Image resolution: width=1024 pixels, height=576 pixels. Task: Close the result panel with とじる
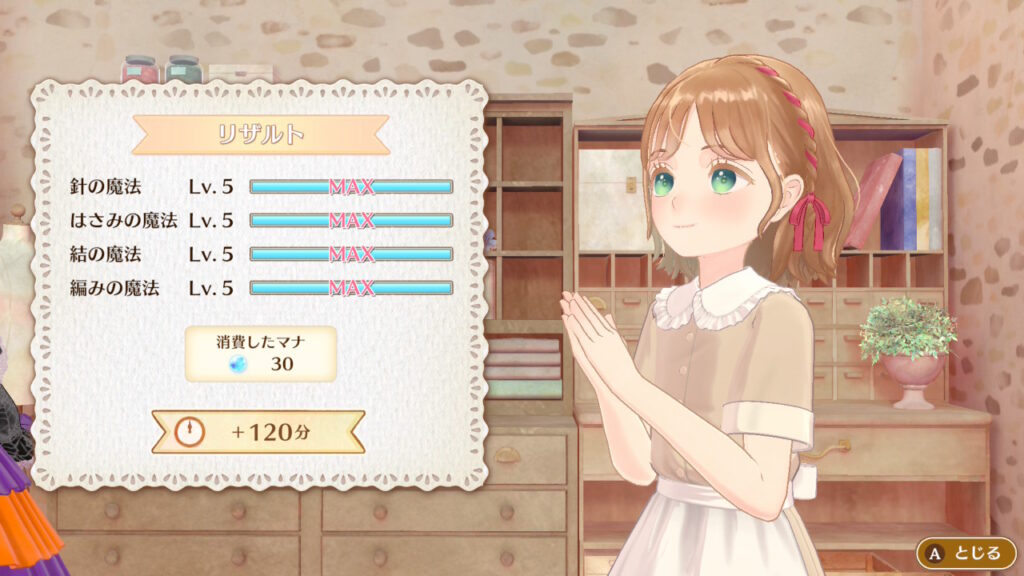click(966, 552)
